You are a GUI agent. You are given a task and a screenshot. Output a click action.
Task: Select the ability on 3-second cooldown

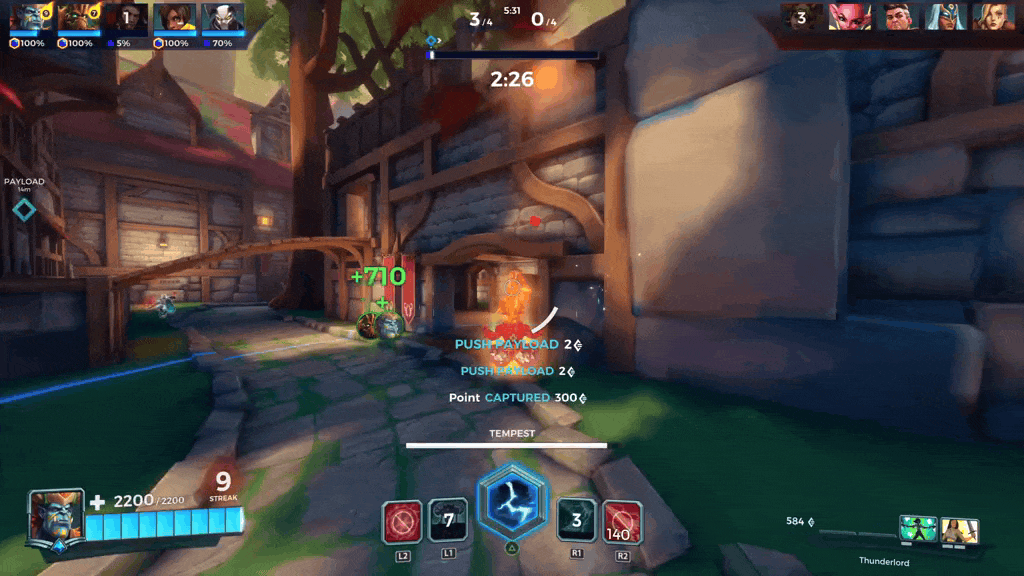[x=576, y=521]
